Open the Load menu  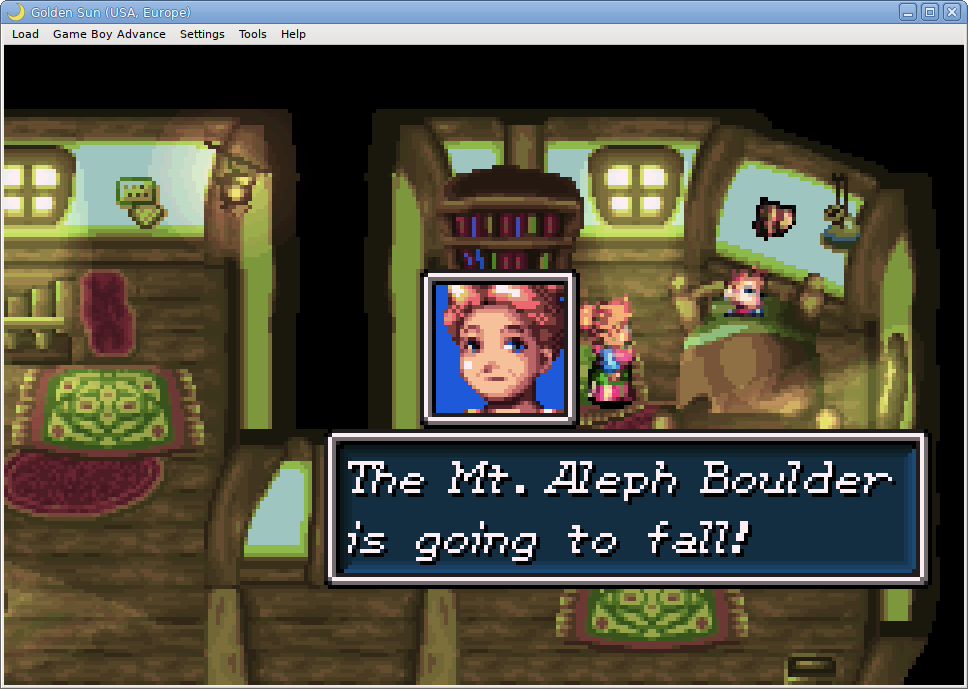tap(25, 34)
